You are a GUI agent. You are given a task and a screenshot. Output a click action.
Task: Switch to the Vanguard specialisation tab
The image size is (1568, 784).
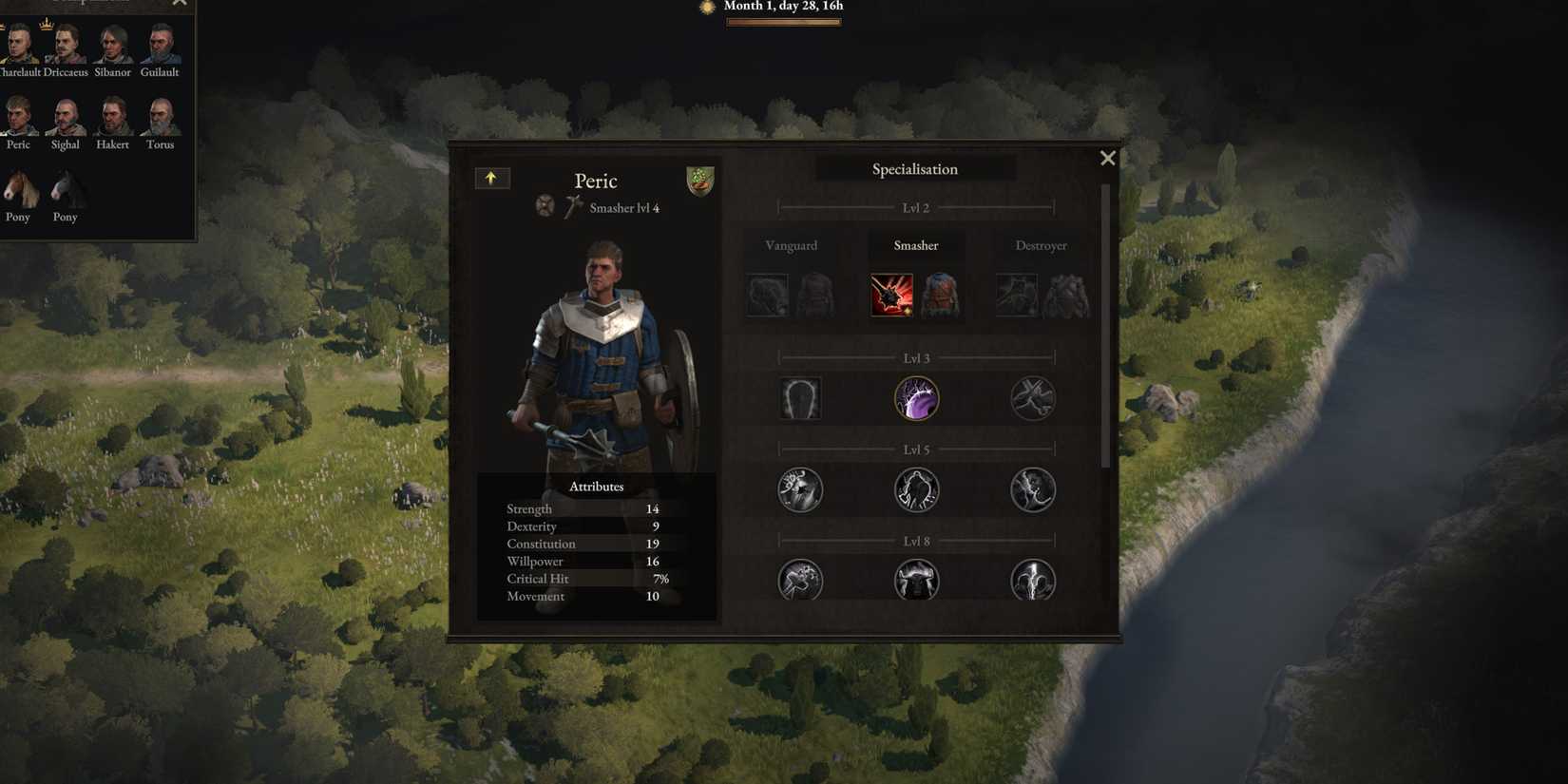coord(791,245)
